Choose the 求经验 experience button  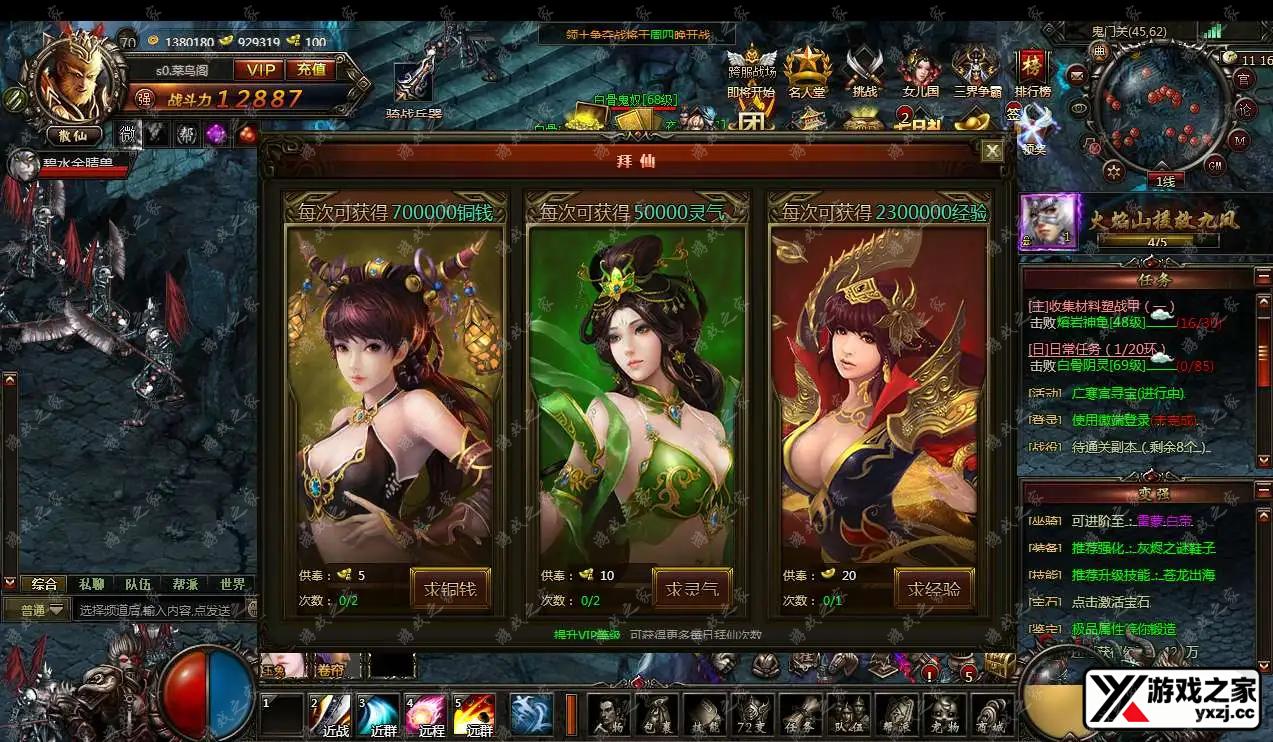(934, 588)
